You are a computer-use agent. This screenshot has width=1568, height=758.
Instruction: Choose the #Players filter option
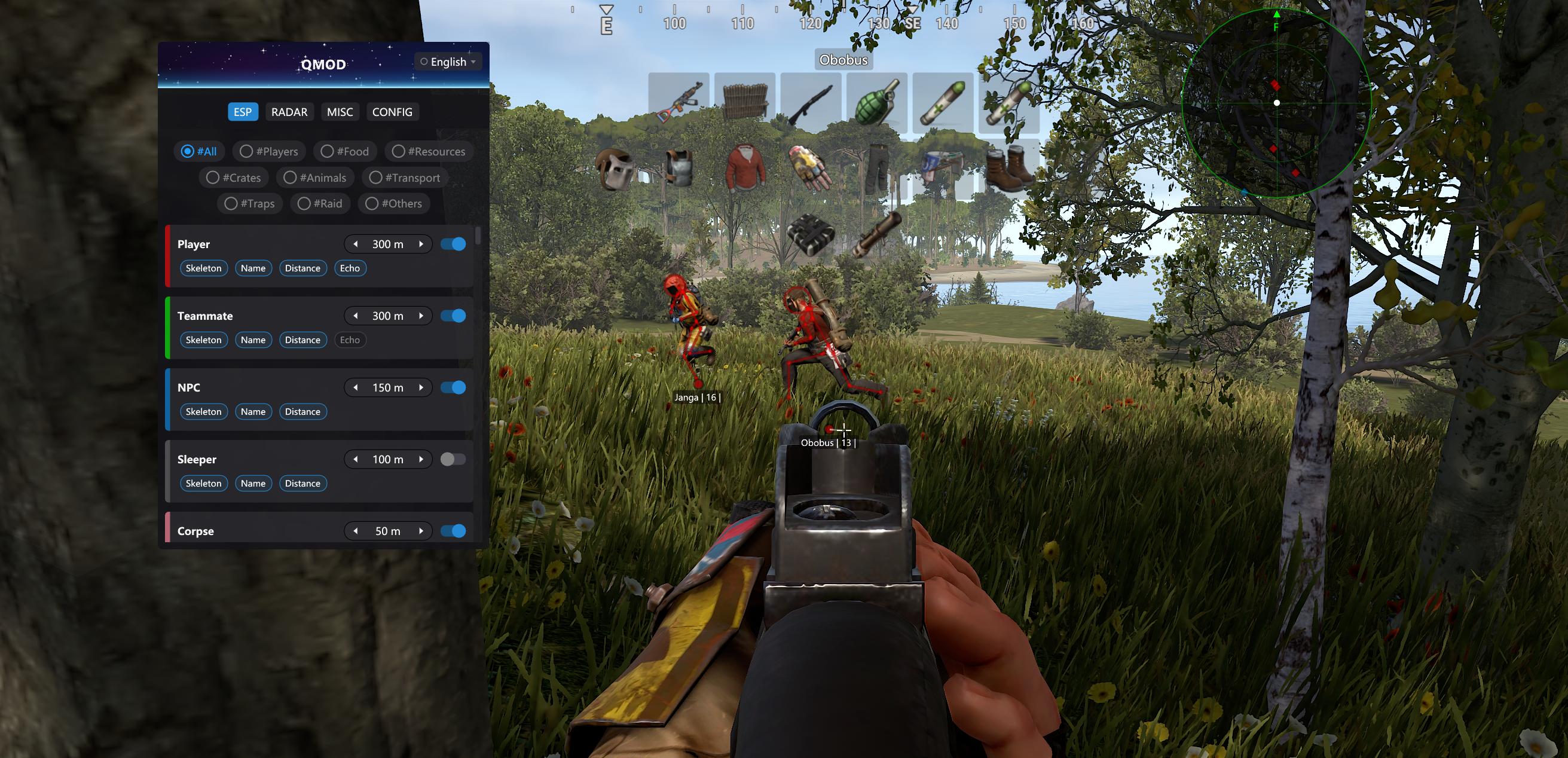point(268,152)
